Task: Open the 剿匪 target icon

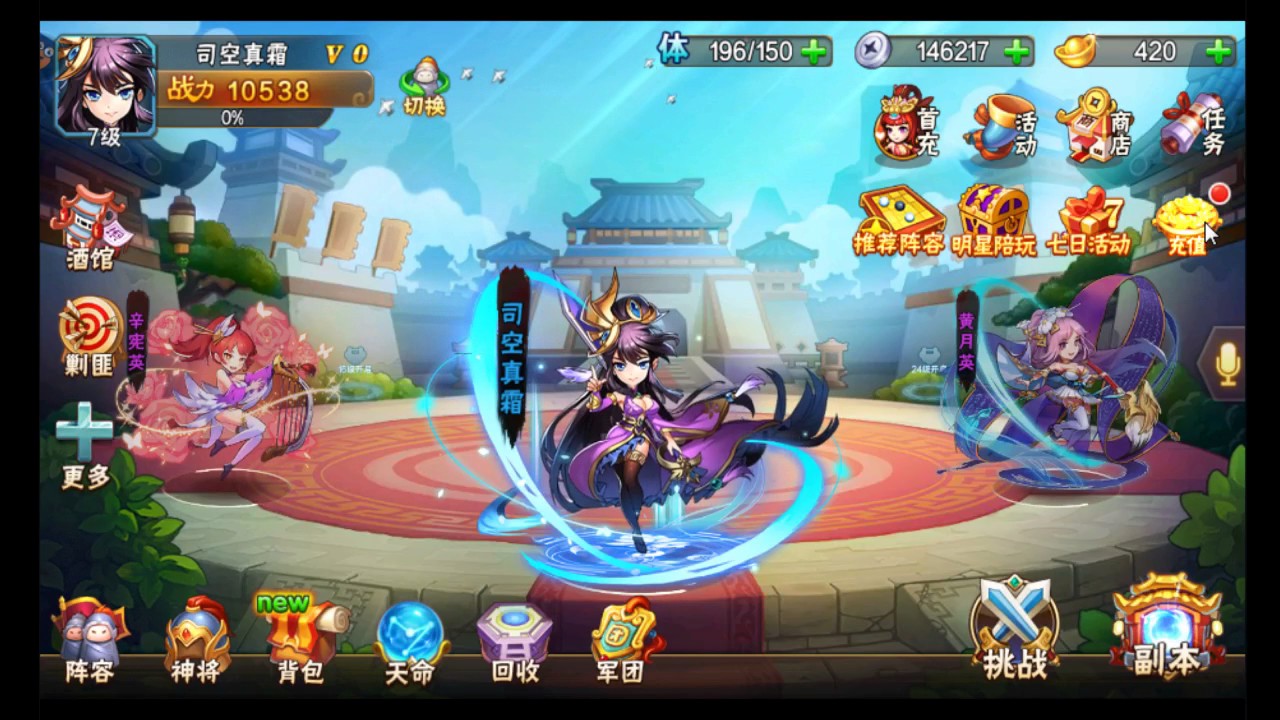Action: pyautogui.click(x=90, y=335)
